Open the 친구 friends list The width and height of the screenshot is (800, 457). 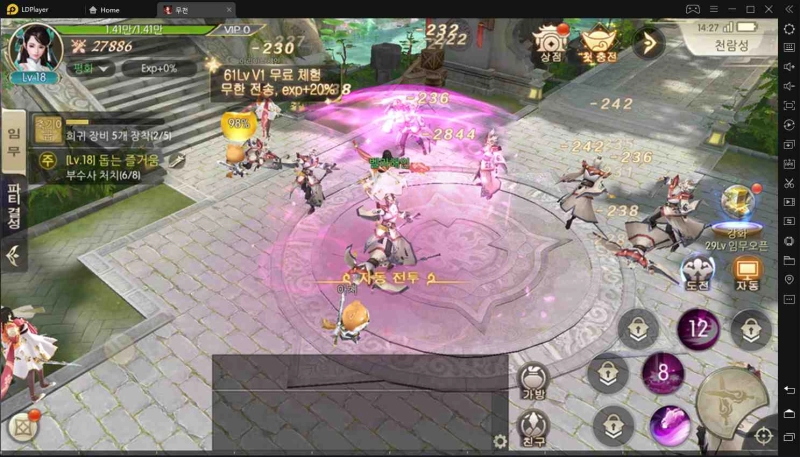[533, 428]
